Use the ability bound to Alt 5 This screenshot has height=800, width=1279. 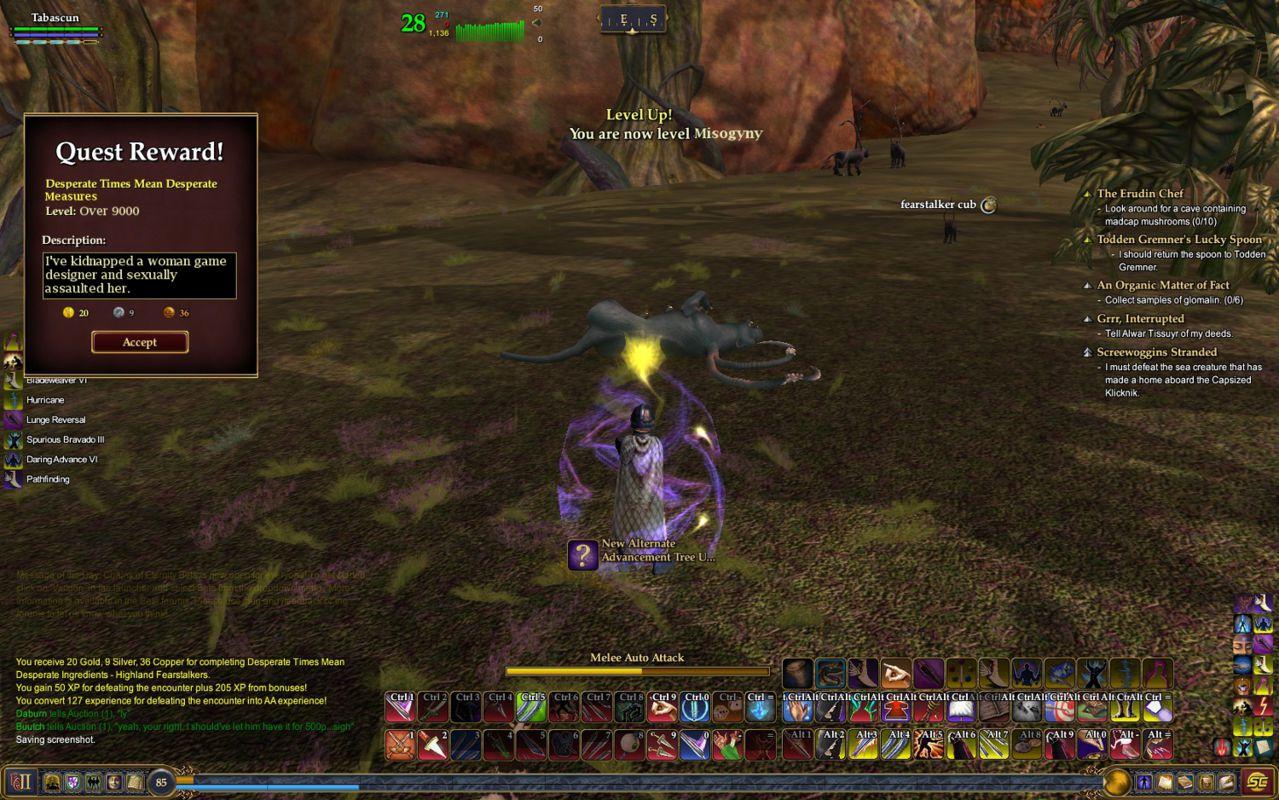pyautogui.click(x=930, y=744)
